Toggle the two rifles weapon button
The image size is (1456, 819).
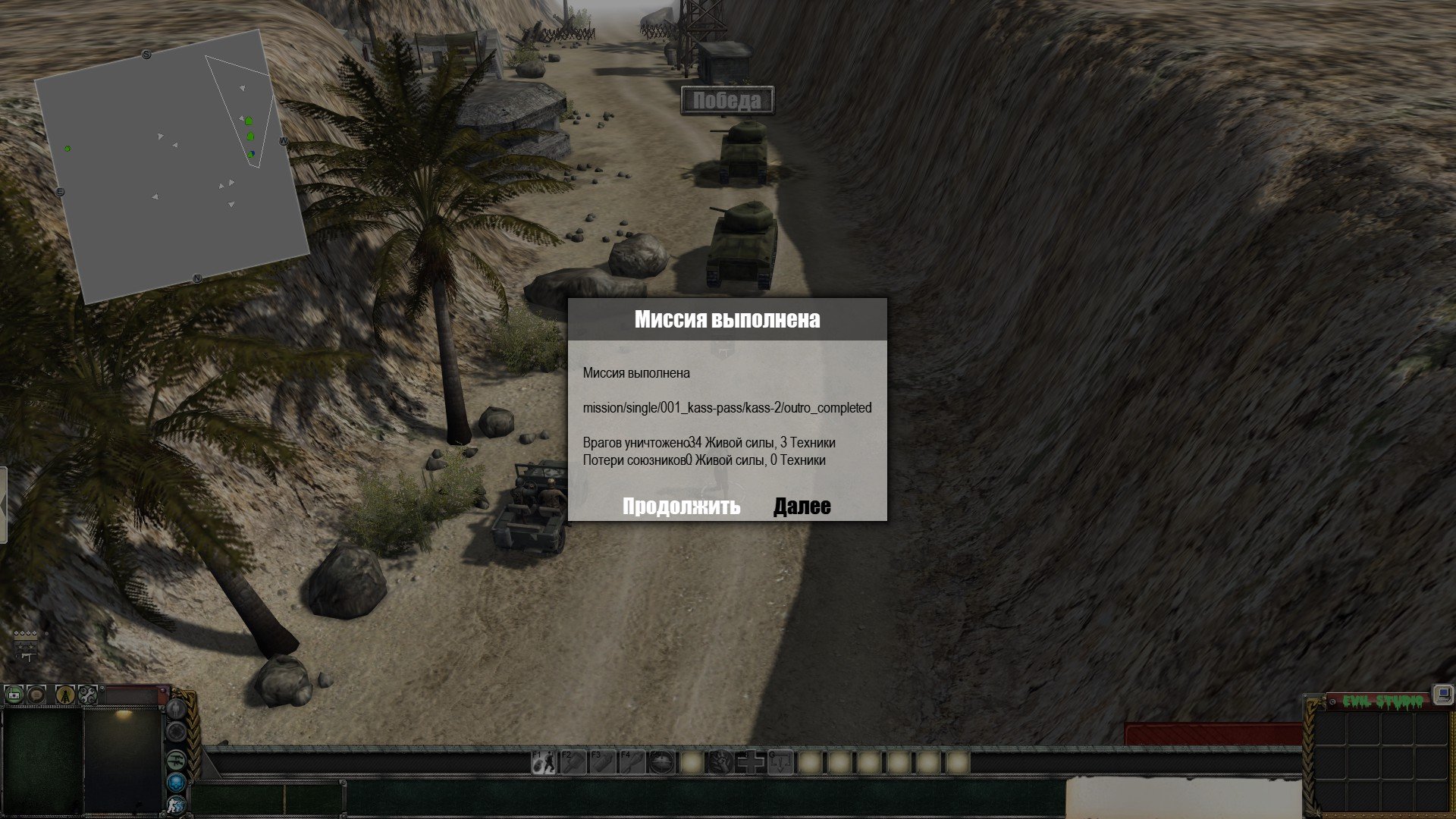pyautogui.click(x=176, y=758)
